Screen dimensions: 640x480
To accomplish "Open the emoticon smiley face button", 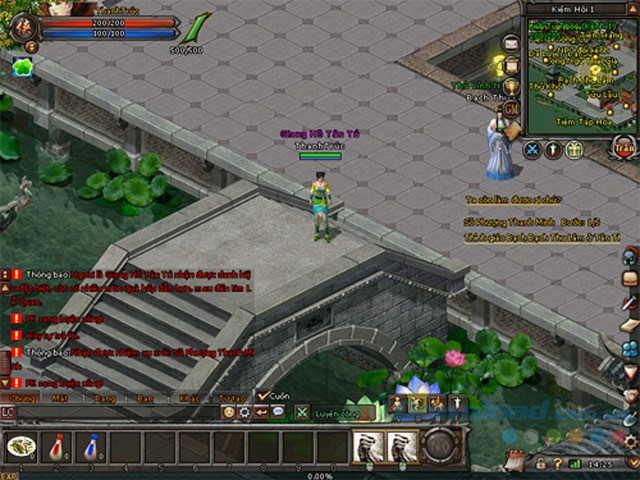I will 229,412.
